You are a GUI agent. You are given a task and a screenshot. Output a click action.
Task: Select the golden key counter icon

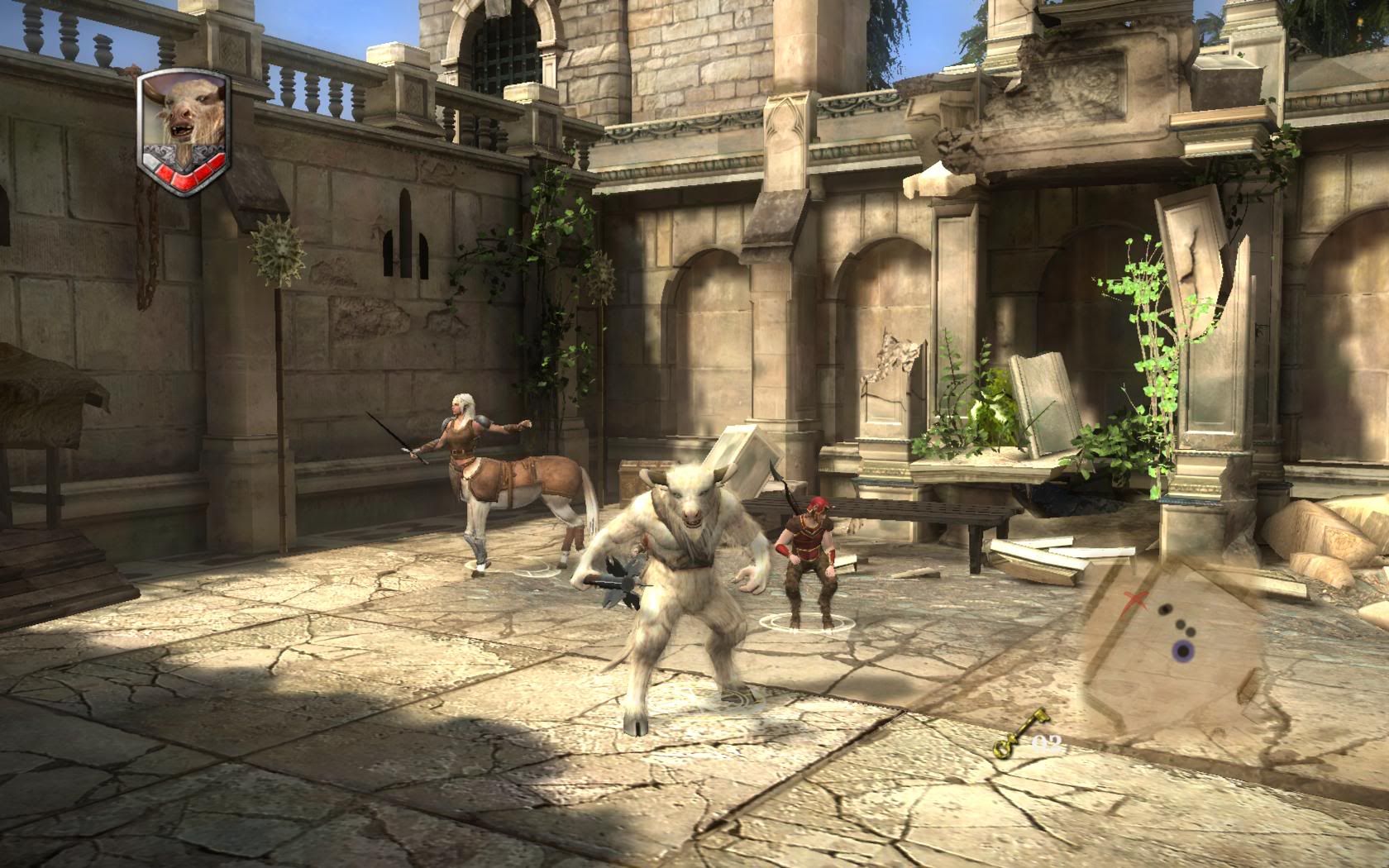coord(1012,745)
